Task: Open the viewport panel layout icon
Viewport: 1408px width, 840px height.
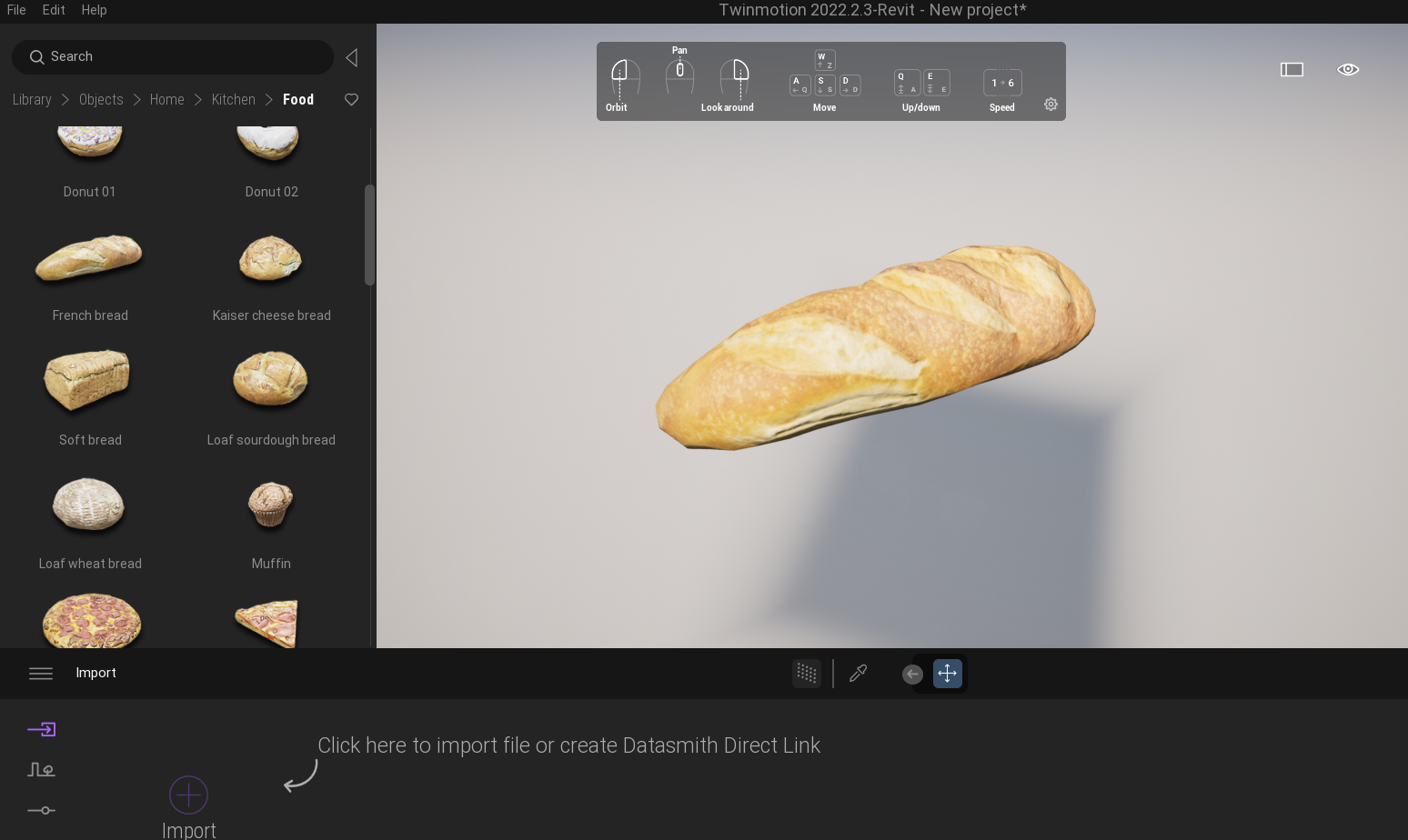Action: tap(1292, 69)
